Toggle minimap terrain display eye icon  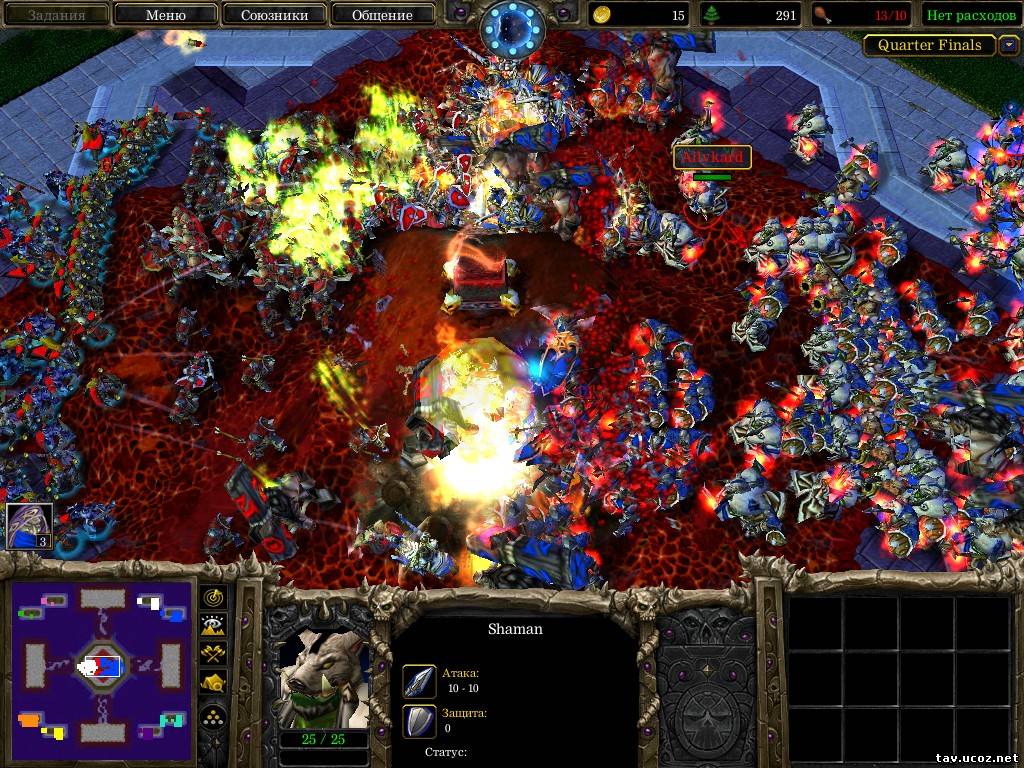[x=214, y=626]
